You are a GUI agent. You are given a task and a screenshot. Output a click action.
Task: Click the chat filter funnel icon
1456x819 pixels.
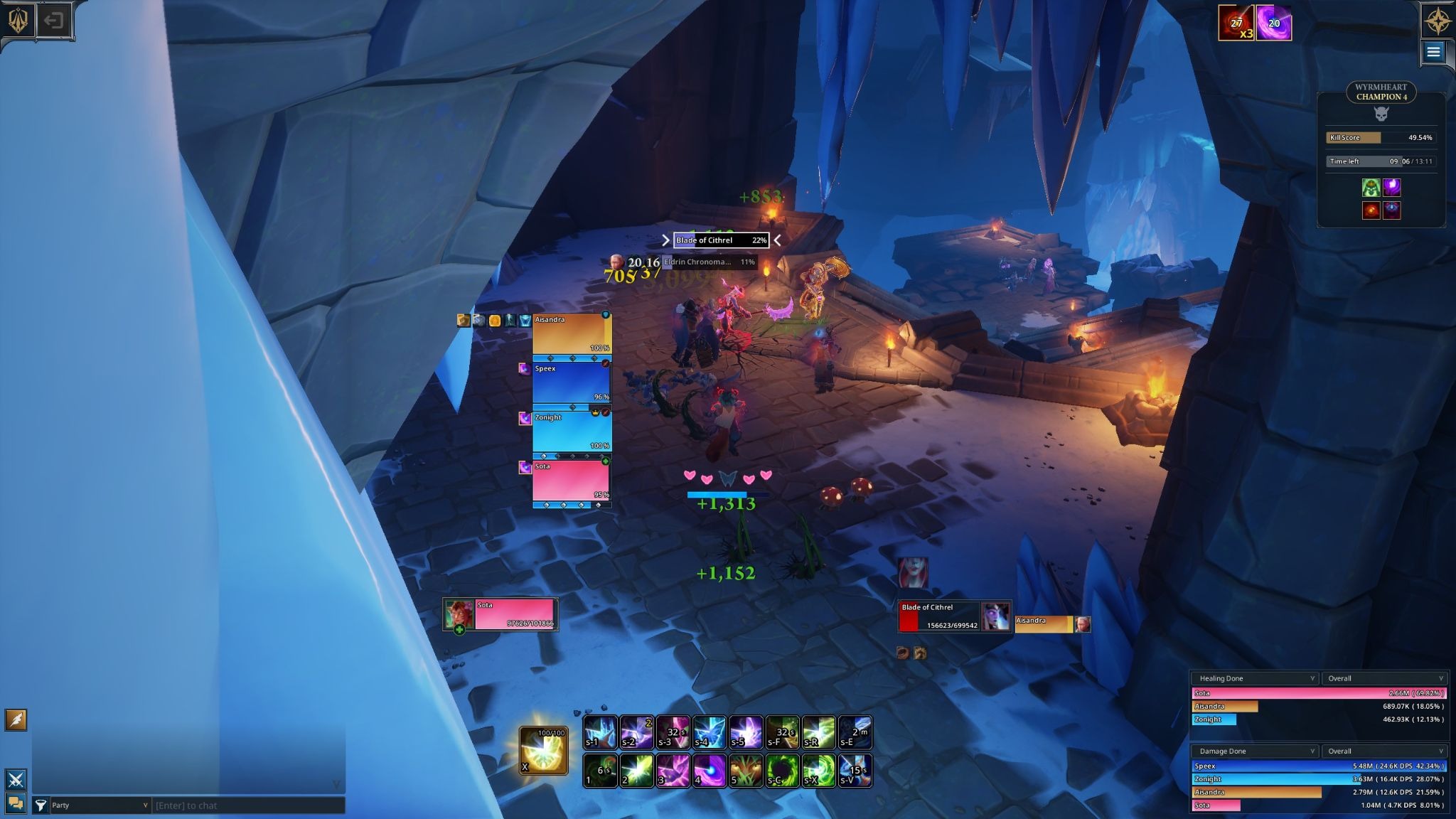point(41,805)
